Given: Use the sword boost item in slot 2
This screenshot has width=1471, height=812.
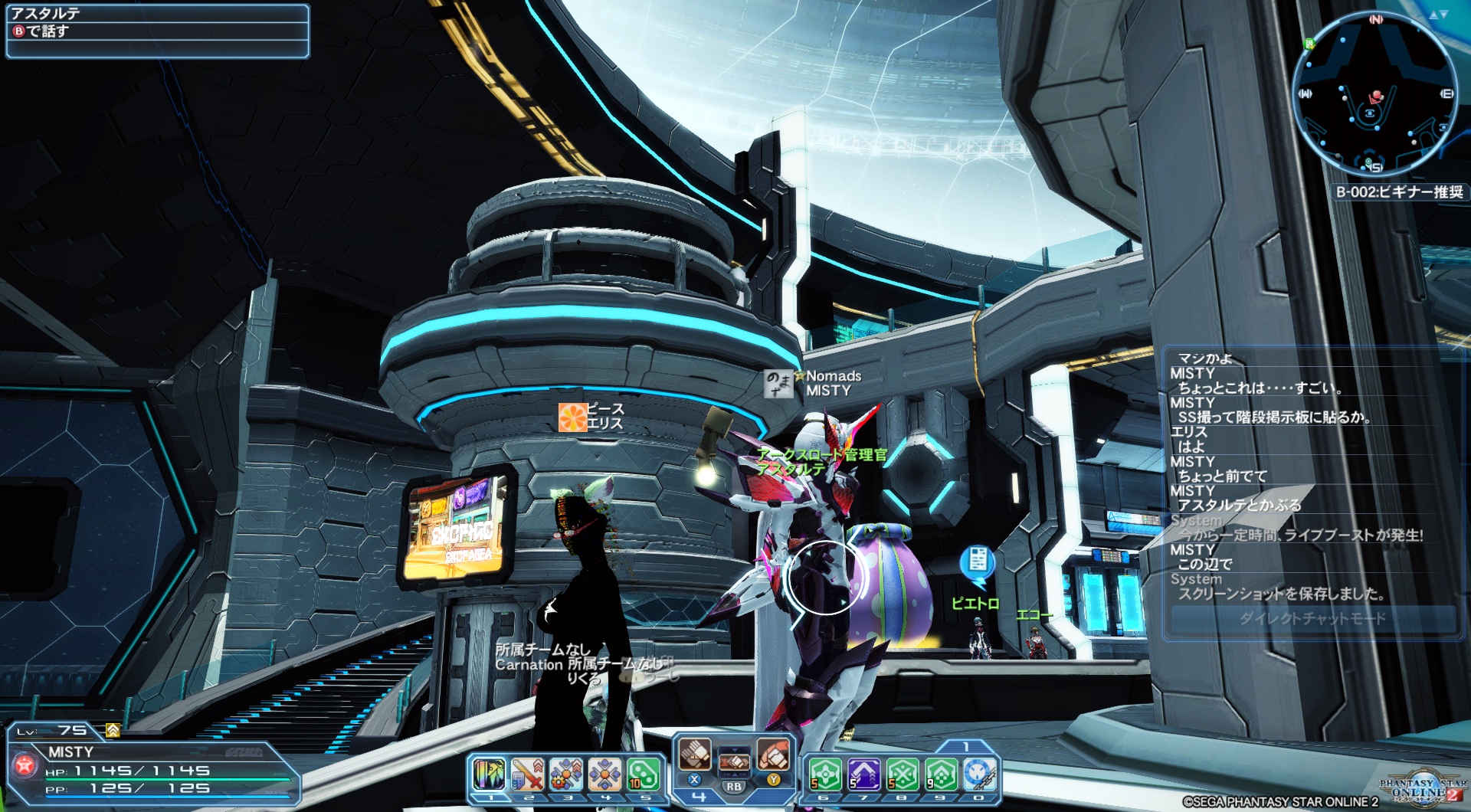Looking at the screenshot, I should [527, 774].
